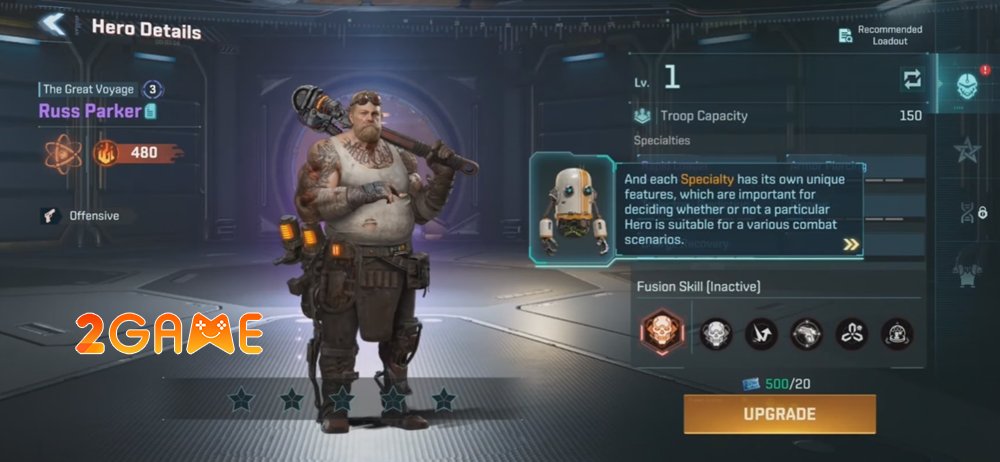Viewport: 1000px width, 462px height.
Task: Select the claw slash skill icon
Action: (x=761, y=333)
